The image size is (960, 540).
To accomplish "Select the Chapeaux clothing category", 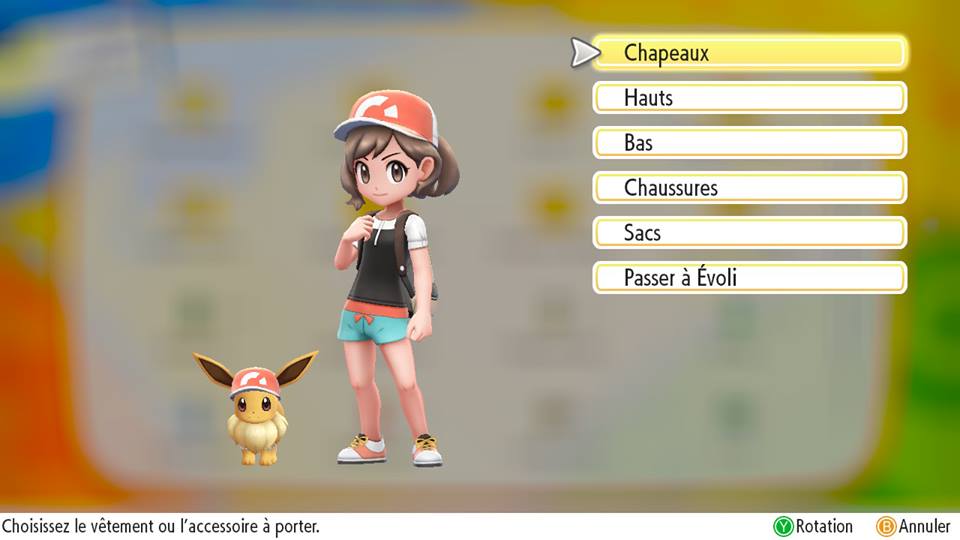I will (x=749, y=53).
